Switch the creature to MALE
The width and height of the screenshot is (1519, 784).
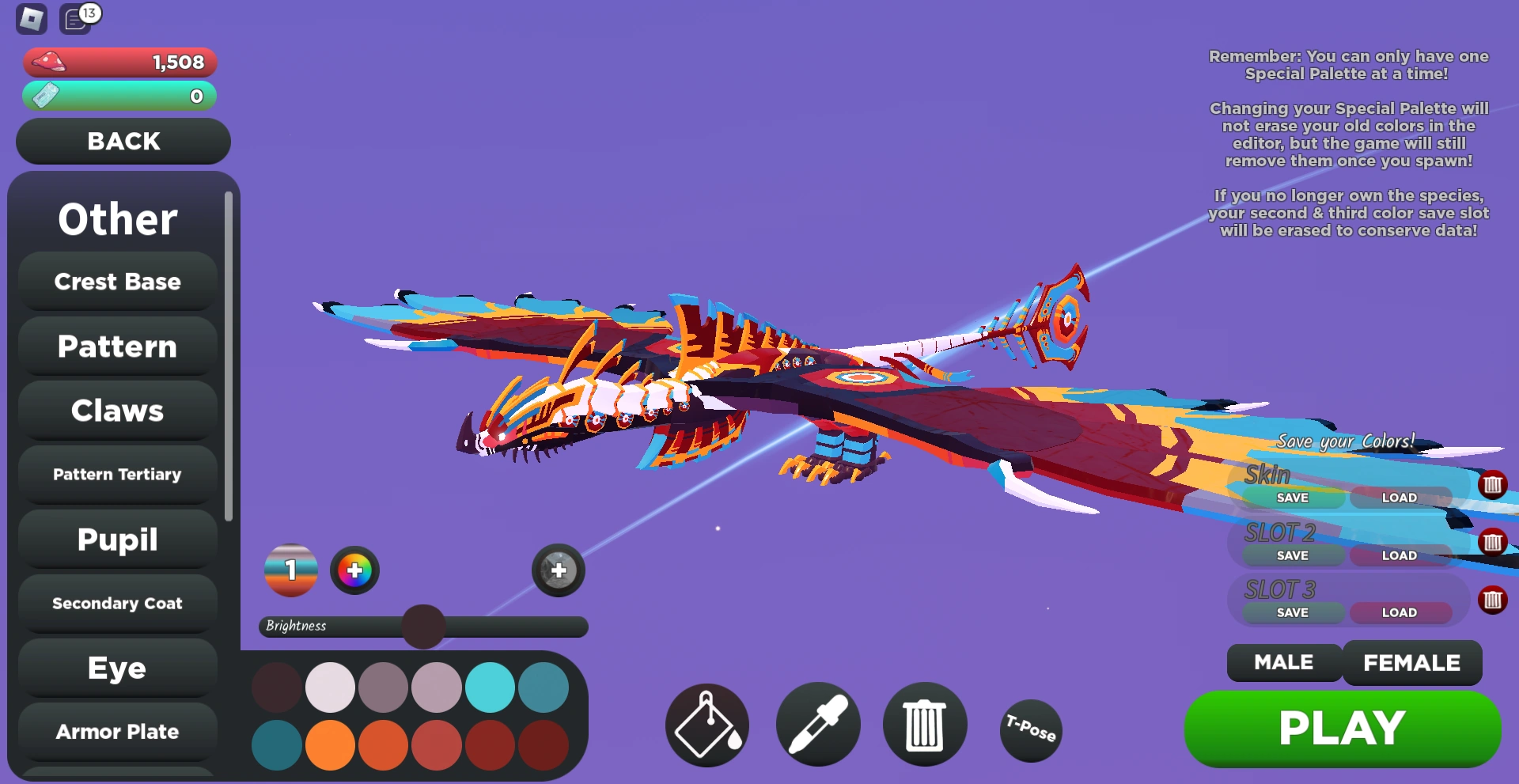point(1282,663)
